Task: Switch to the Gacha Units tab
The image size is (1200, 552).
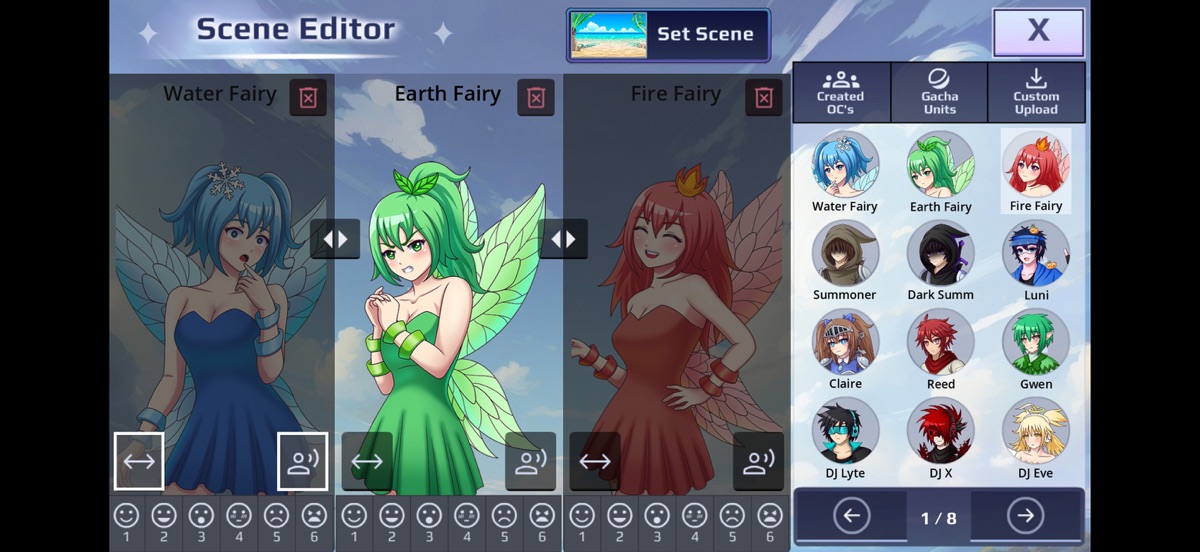Action: click(x=939, y=93)
